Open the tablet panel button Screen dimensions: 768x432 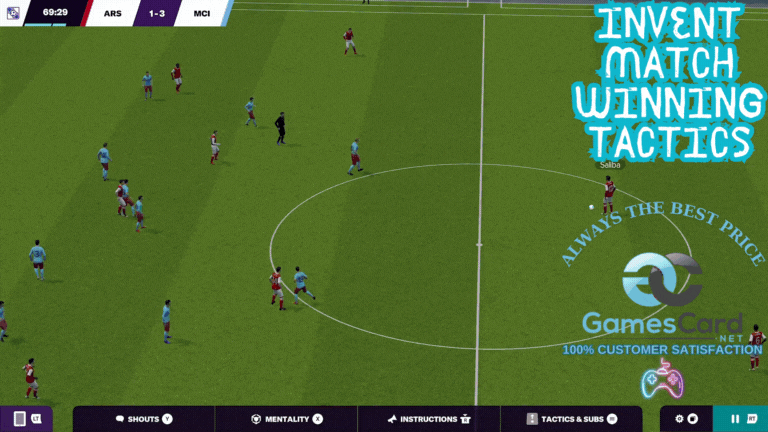pos(20,419)
